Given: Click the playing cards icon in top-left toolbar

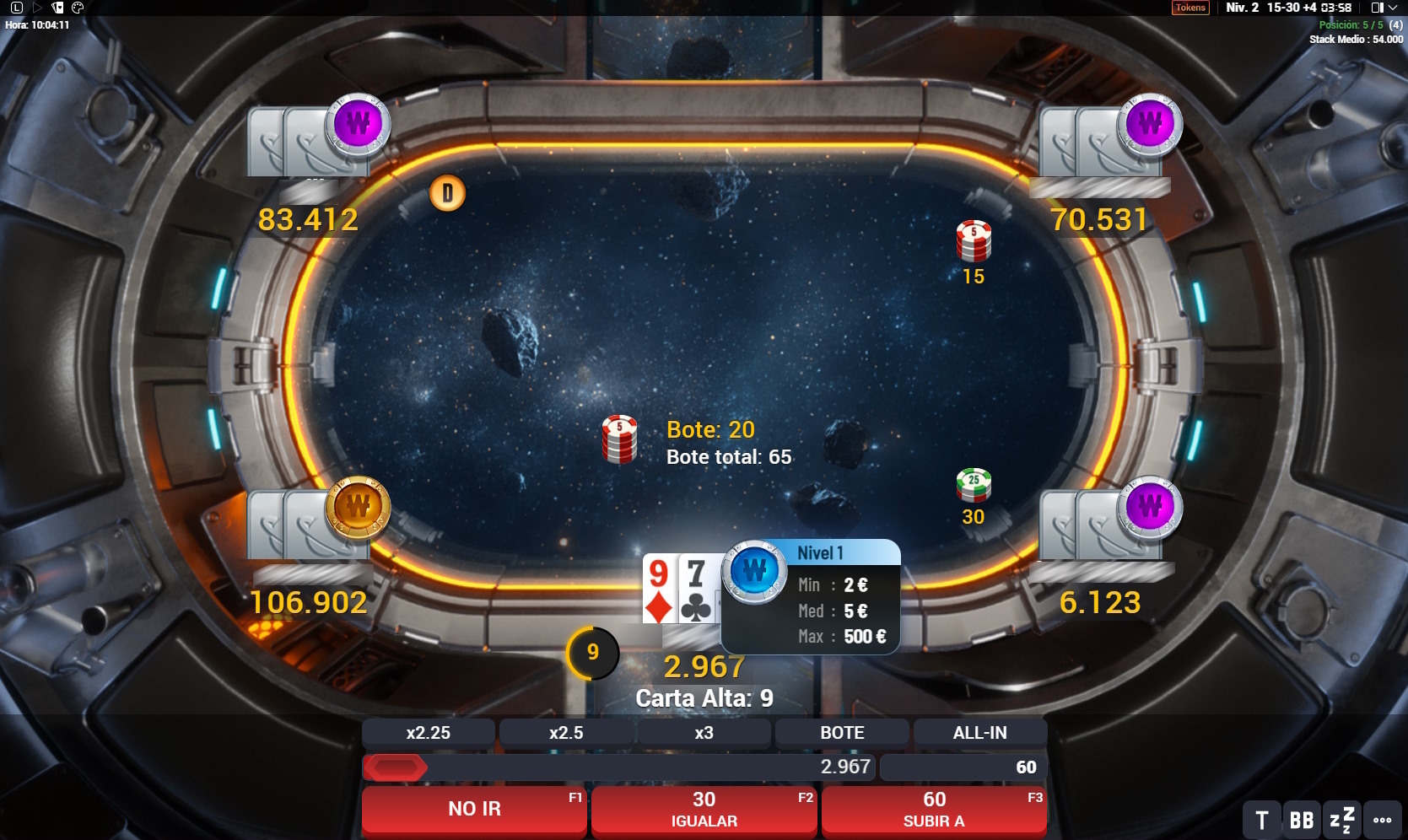Looking at the screenshot, I should [58, 8].
